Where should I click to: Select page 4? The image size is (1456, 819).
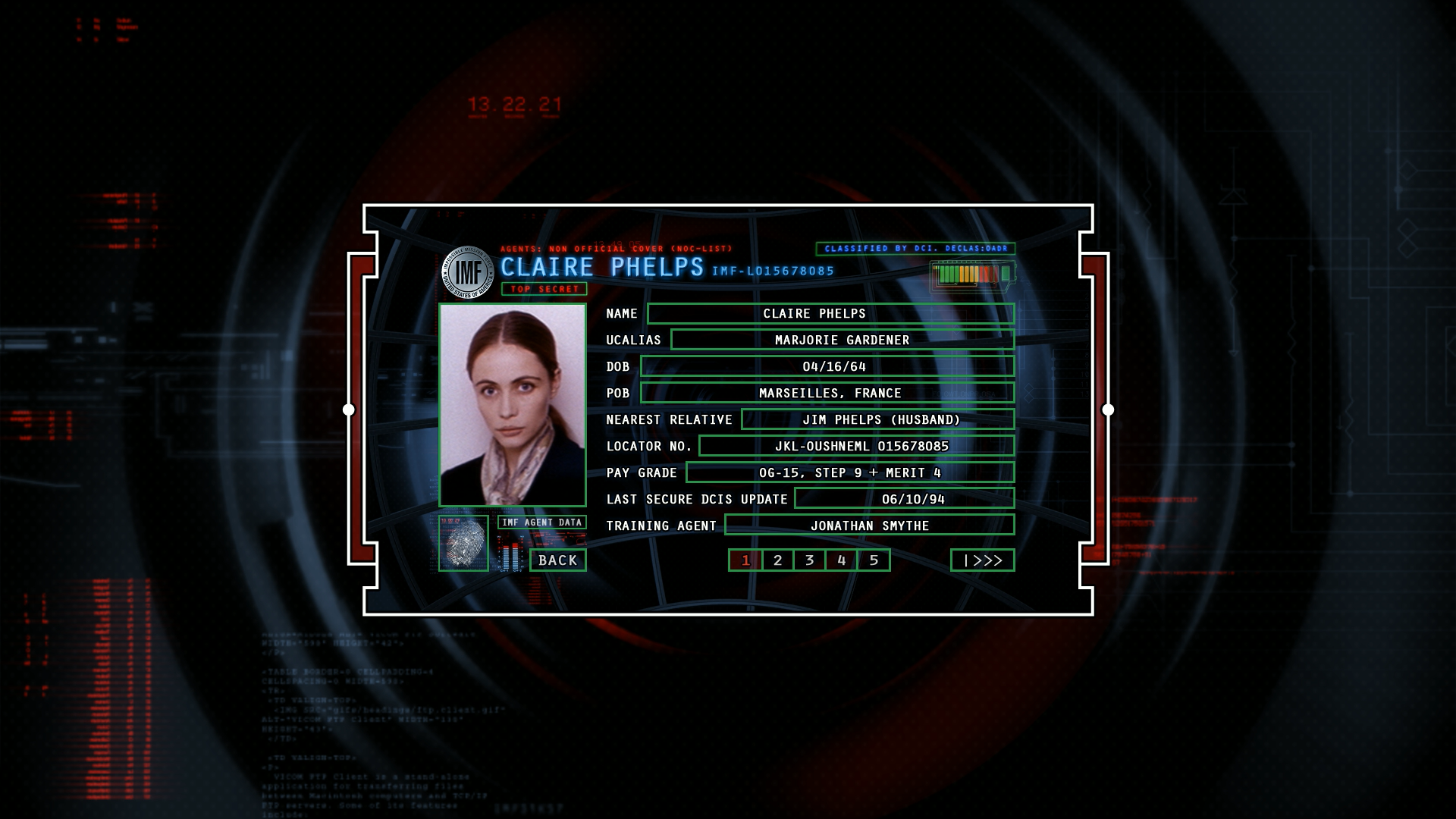[841, 560]
